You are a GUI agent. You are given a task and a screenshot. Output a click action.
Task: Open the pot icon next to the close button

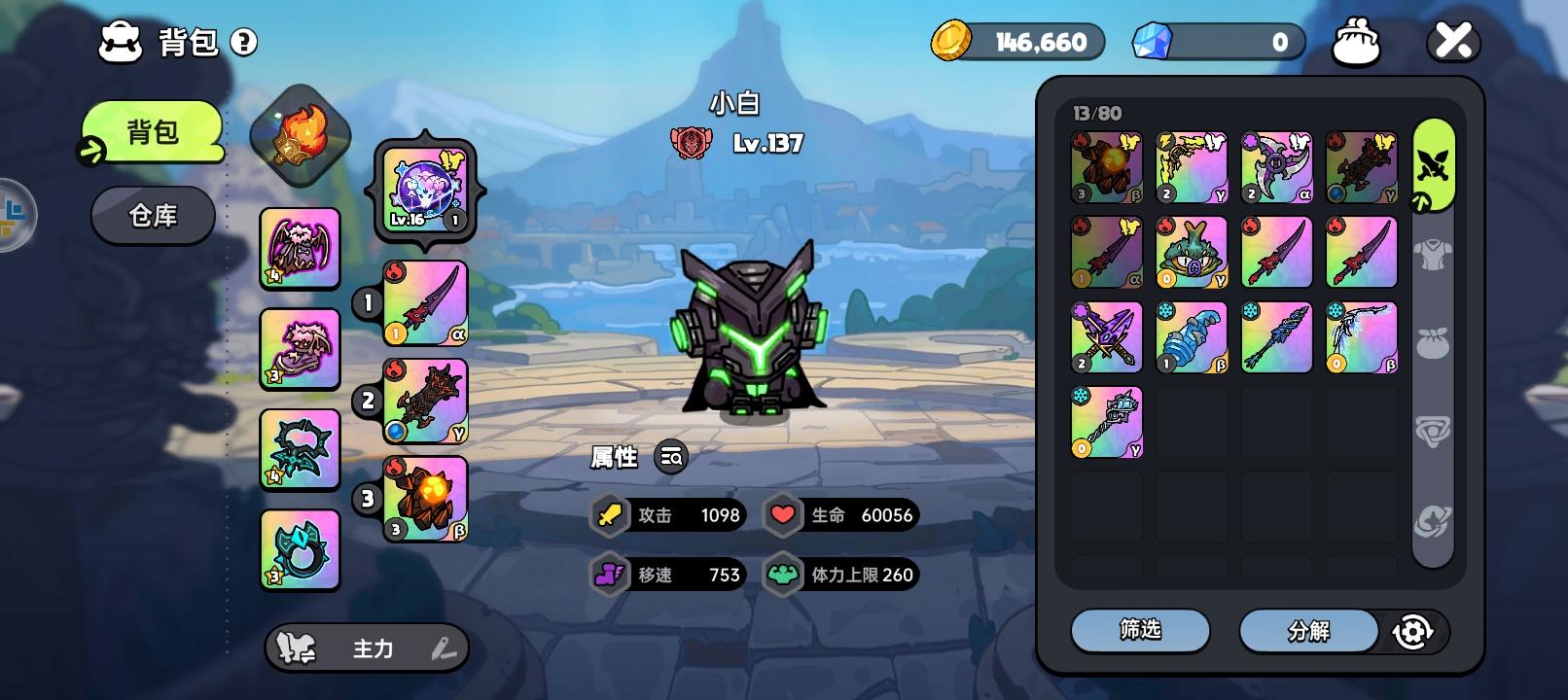click(1358, 41)
